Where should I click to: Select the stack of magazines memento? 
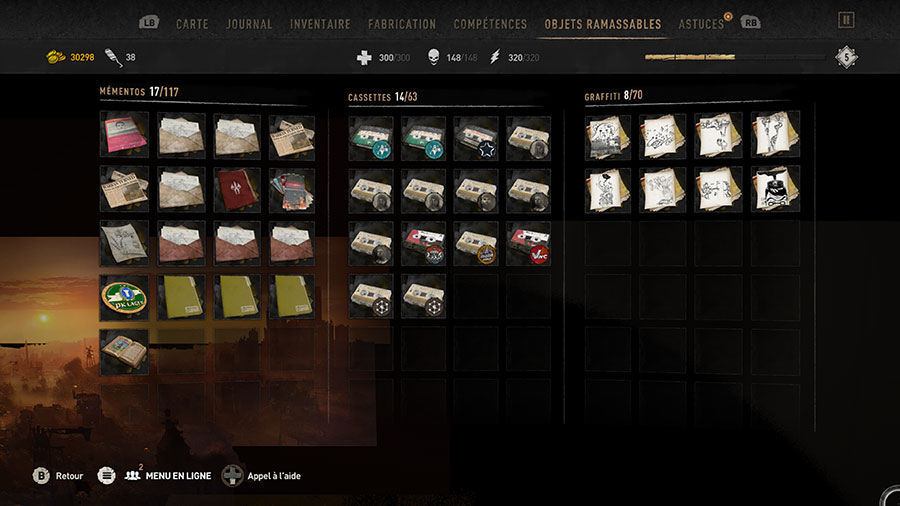[292, 190]
